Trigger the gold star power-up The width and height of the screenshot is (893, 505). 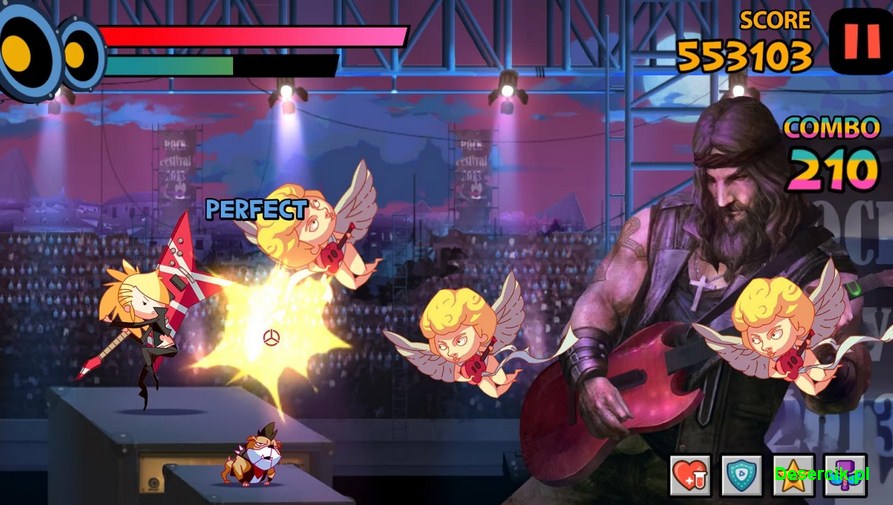tap(793, 475)
